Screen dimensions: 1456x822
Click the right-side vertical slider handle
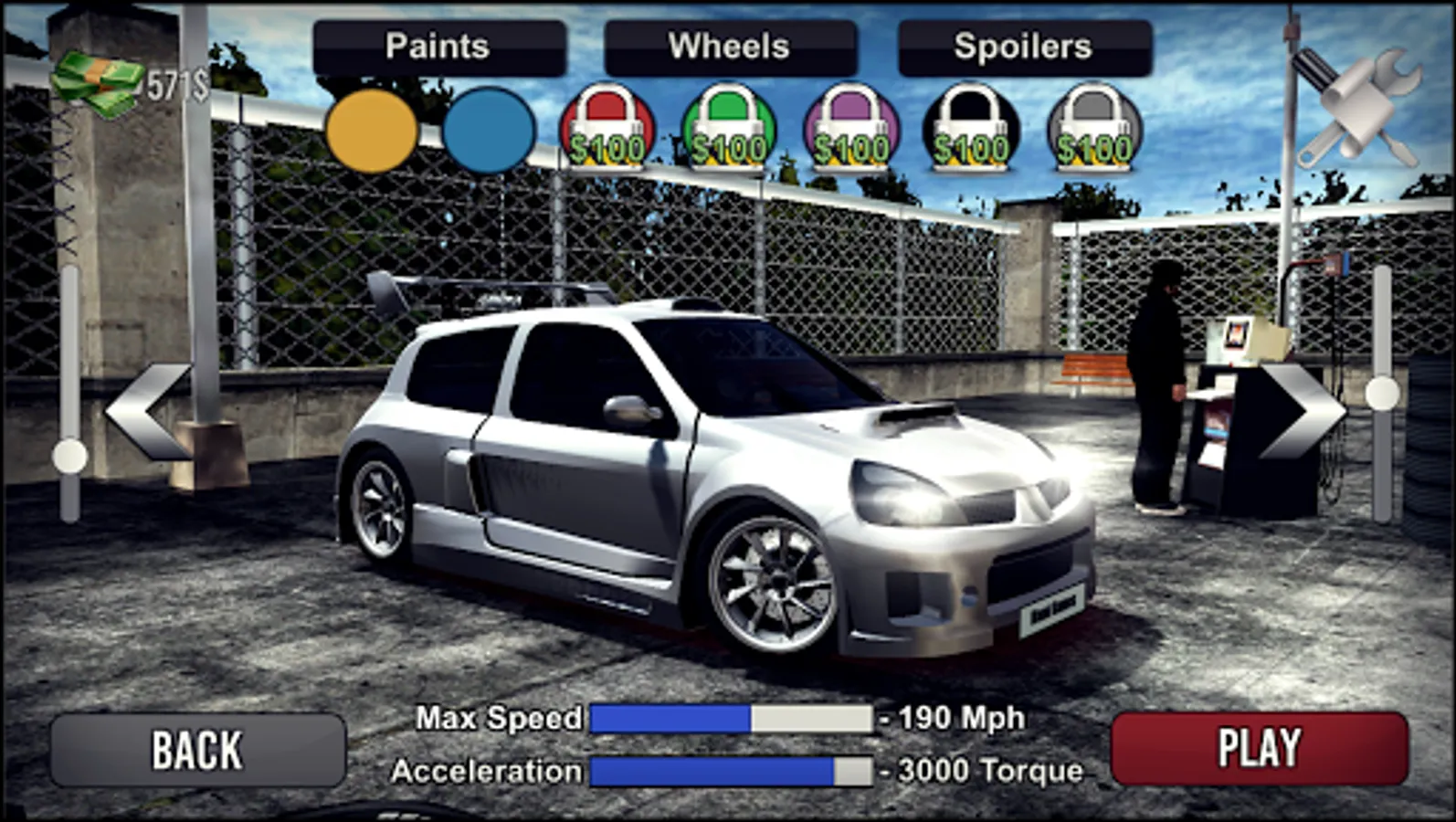click(x=1381, y=393)
